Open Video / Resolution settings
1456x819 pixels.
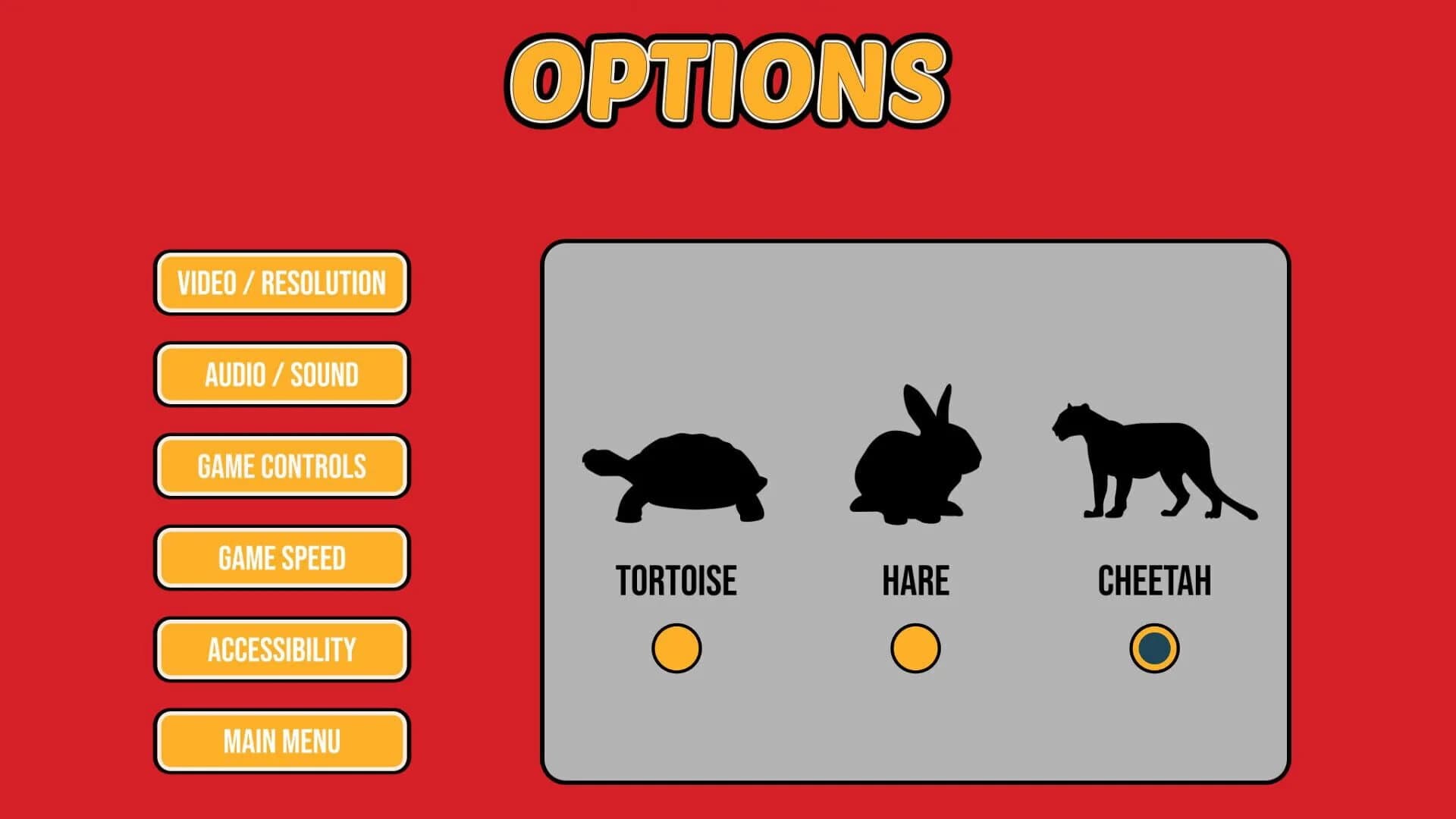(281, 283)
